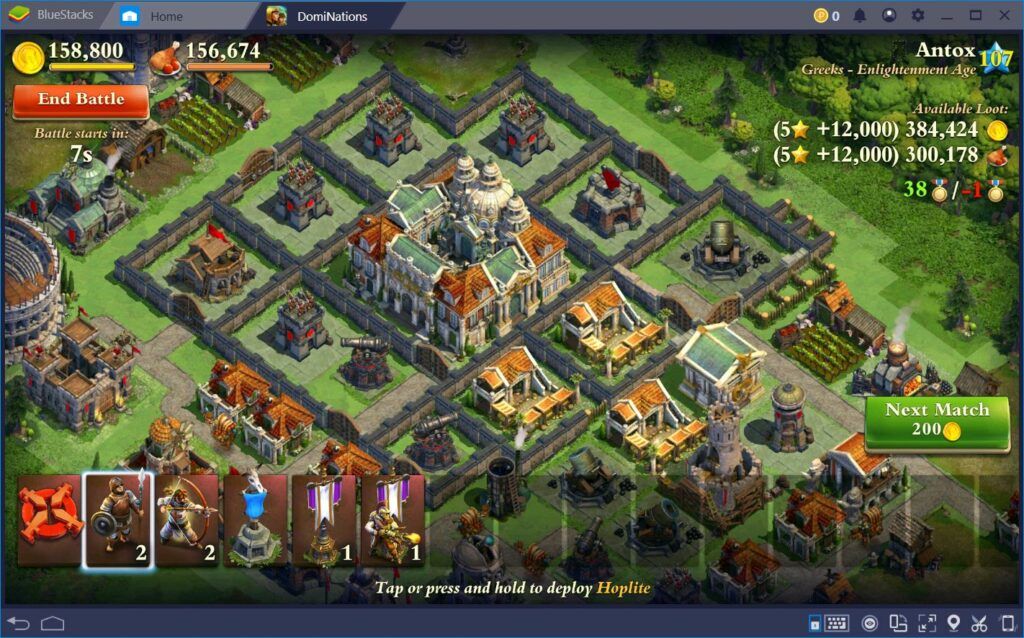
Task: Open the scissors screenshot tool
Action: [979, 623]
